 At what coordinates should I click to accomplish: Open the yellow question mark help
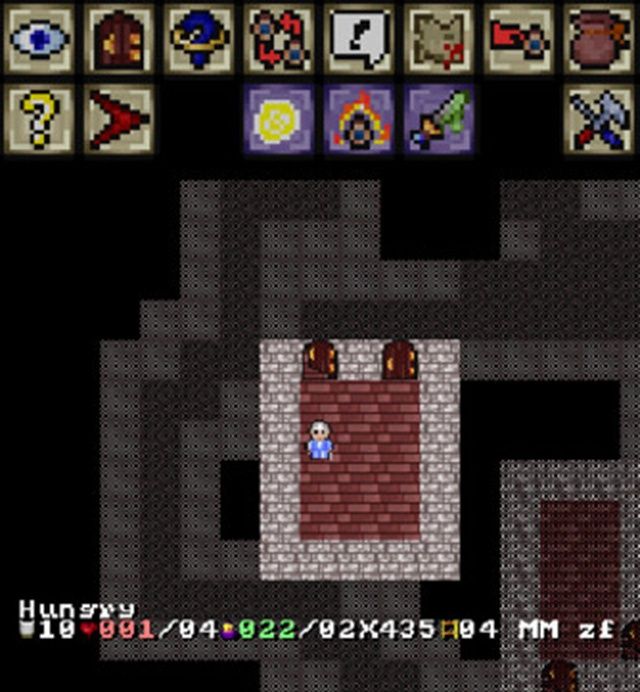[x=39, y=119]
